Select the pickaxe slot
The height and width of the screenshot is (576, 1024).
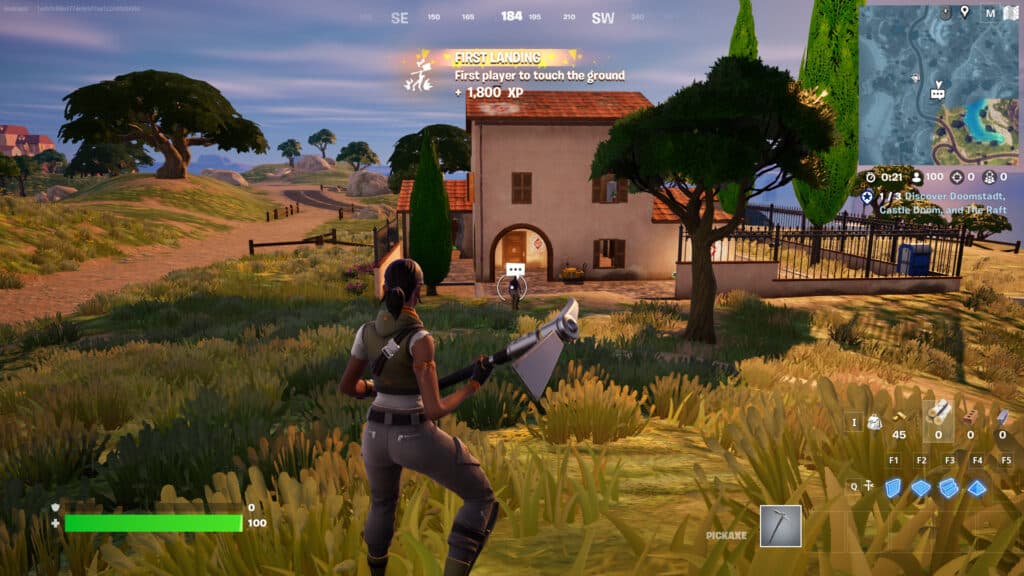(780, 526)
